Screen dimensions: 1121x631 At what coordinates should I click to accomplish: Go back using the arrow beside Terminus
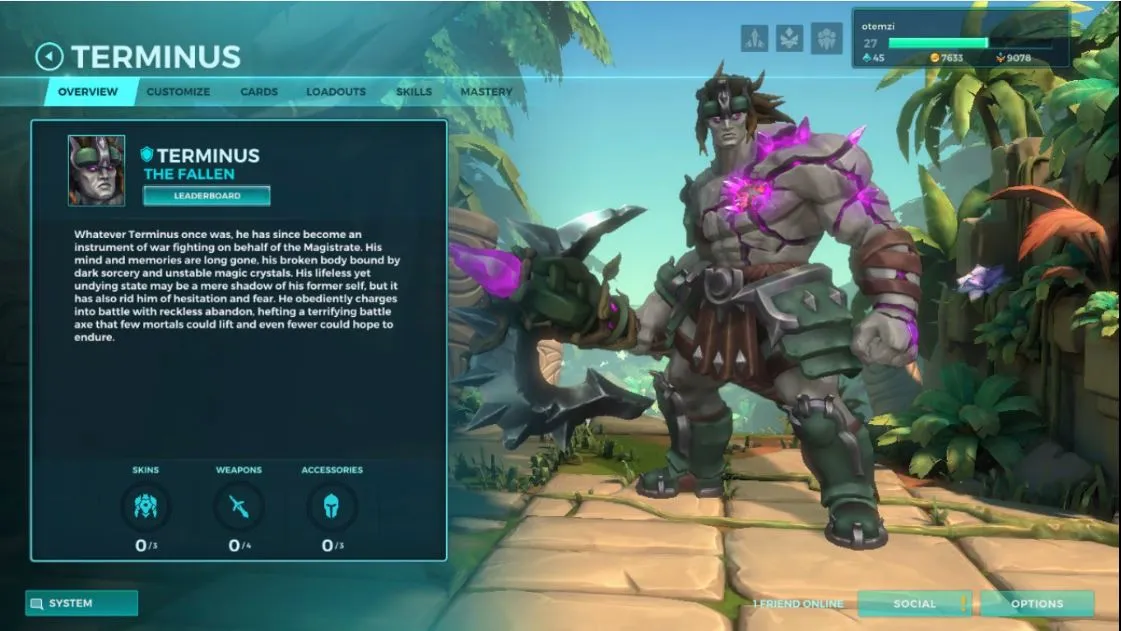49,57
